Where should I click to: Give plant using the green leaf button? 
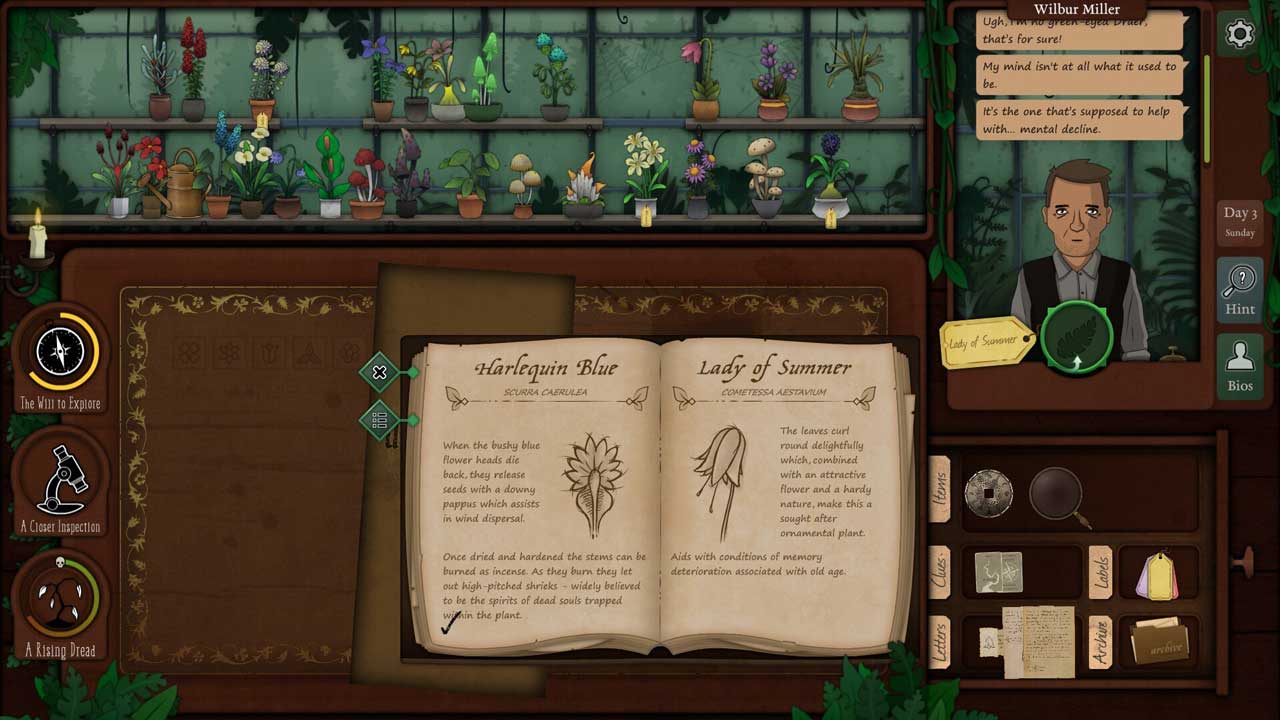pyautogui.click(x=1076, y=337)
